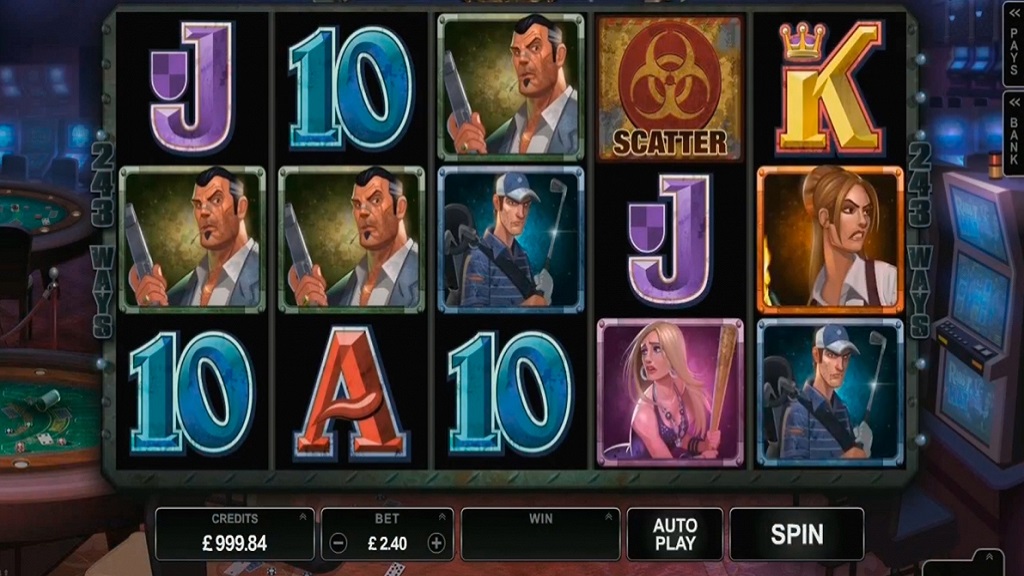
Task: Open the Bank side tab
Action: point(1012,130)
